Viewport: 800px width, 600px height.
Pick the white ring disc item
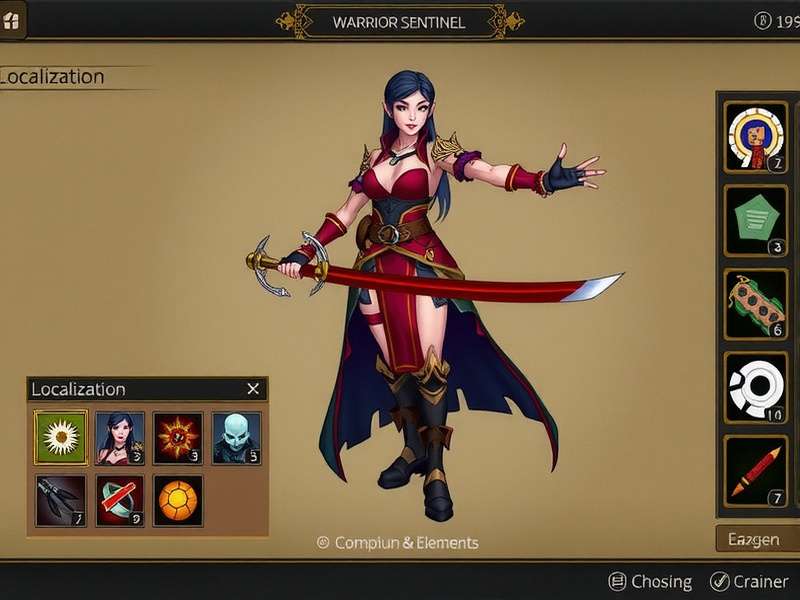coord(756,387)
